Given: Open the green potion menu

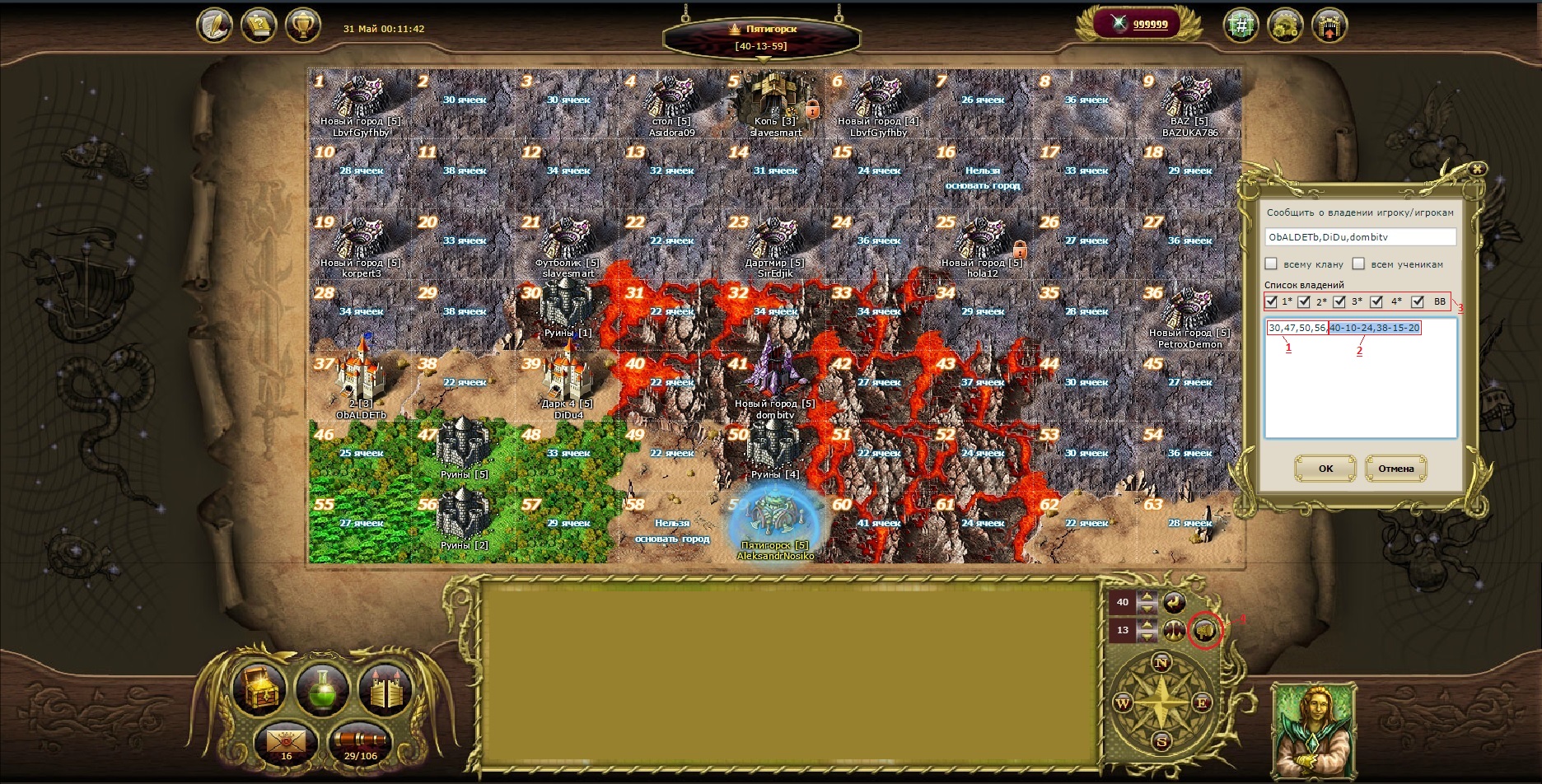Looking at the screenshot, I should pyautogui.click(x=322, y=688).
